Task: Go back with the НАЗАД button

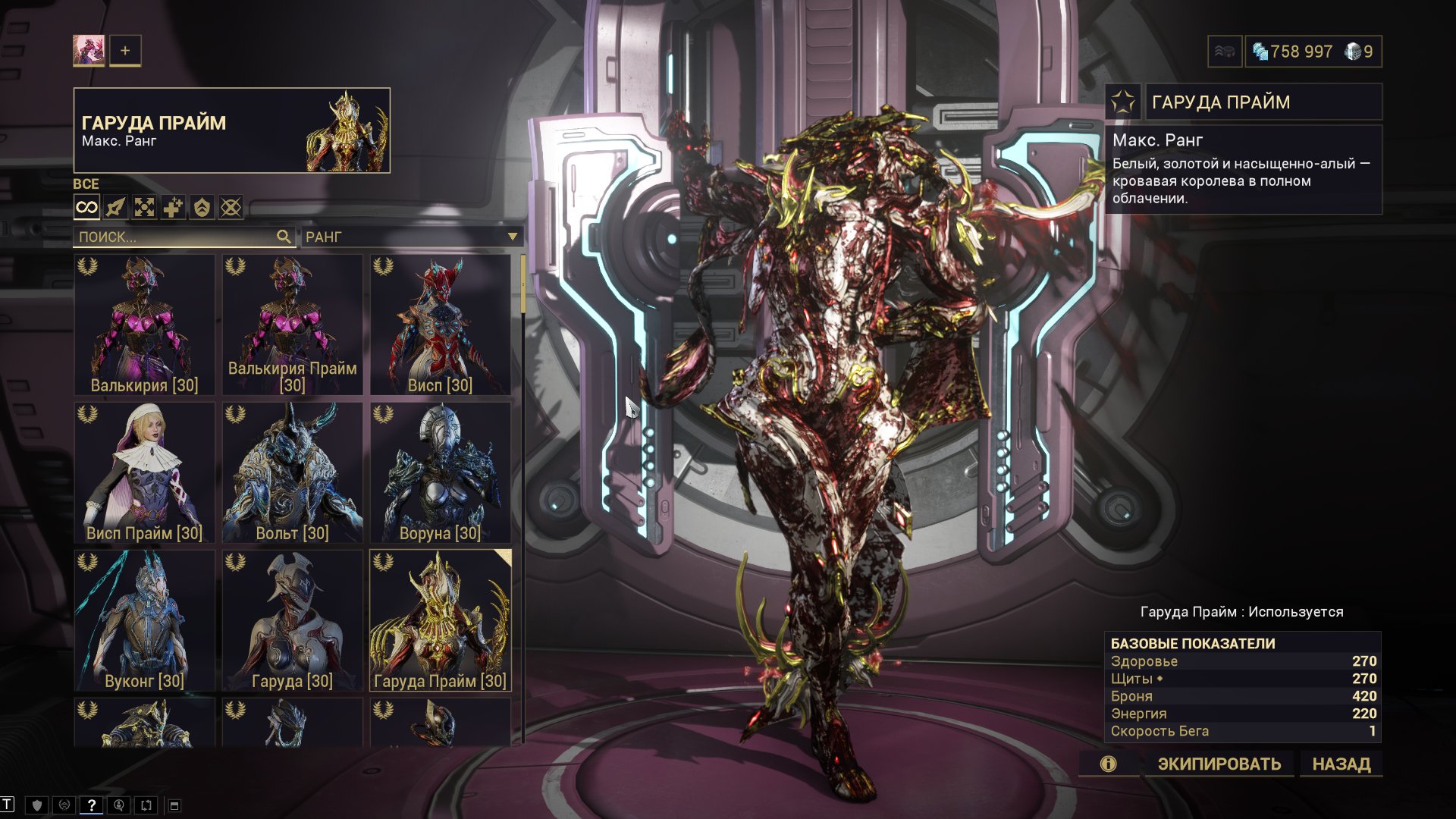Action: coord(1341,764)
